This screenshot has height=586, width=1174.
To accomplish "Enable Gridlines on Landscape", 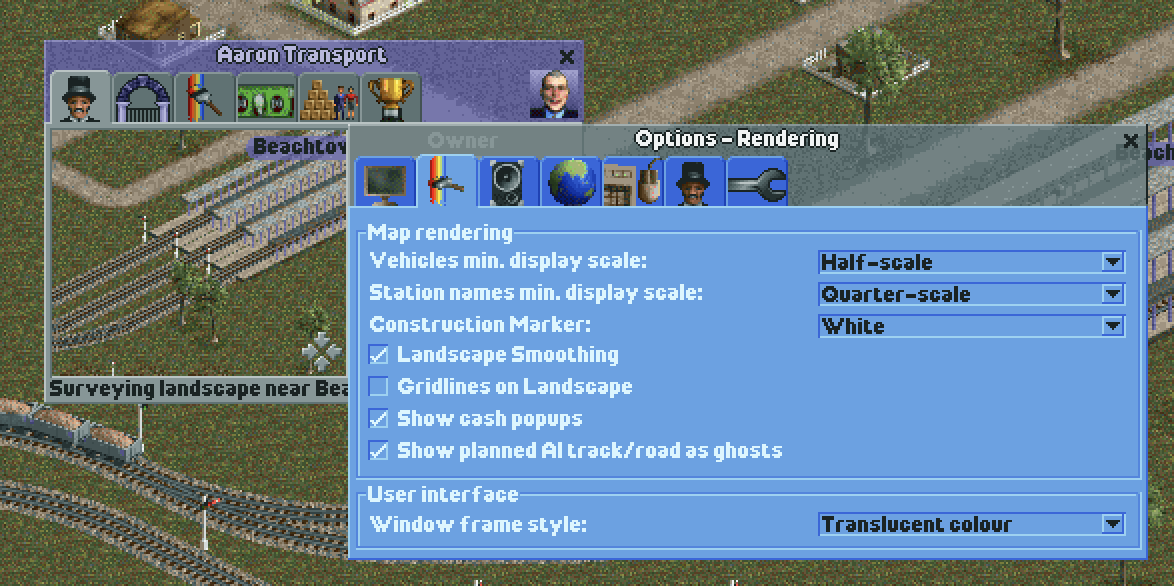I will point(379,387).
